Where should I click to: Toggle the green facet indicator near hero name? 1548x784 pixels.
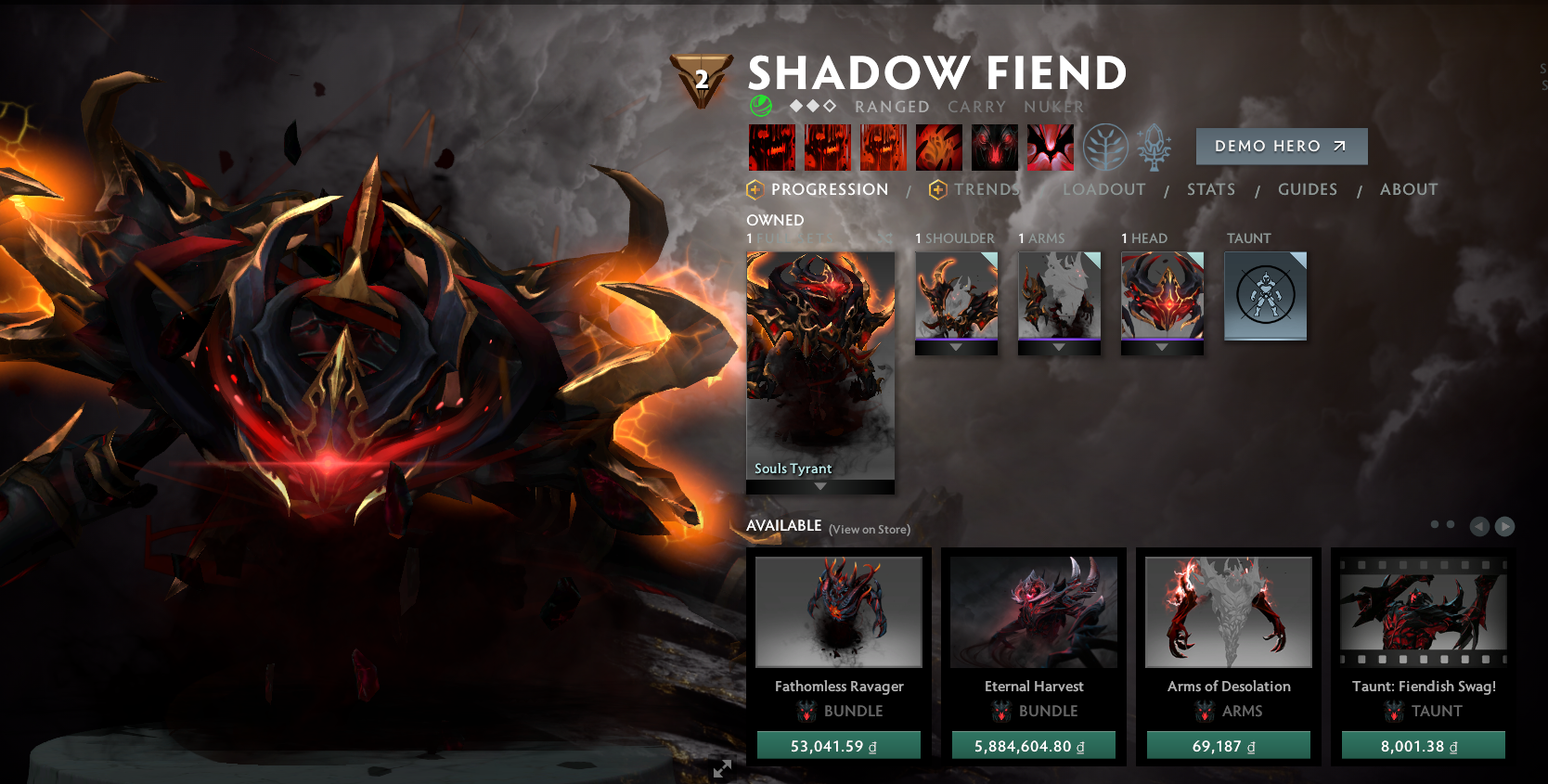click(x=761, y=106)
